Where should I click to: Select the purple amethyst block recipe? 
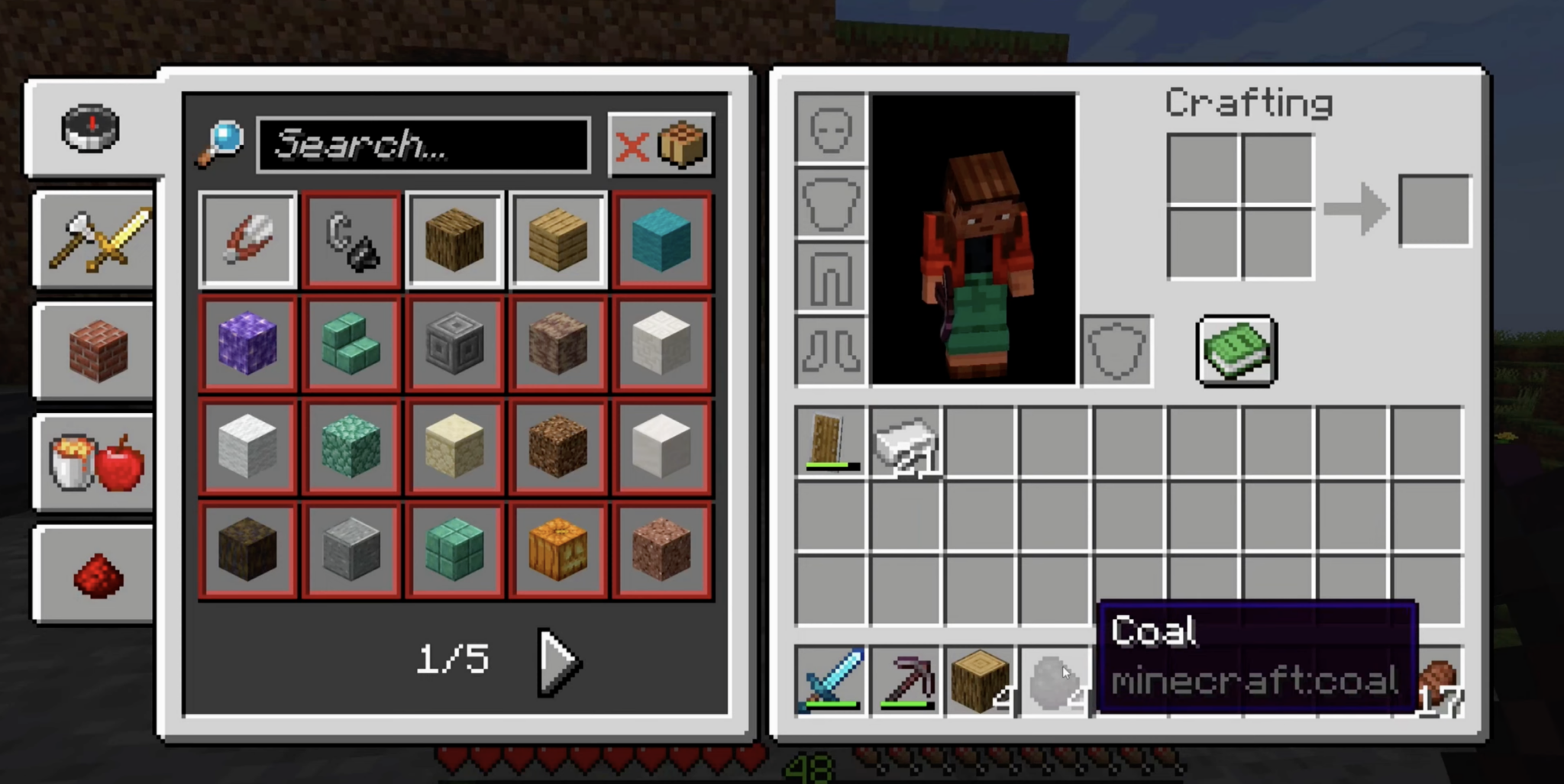coord(247,344)
